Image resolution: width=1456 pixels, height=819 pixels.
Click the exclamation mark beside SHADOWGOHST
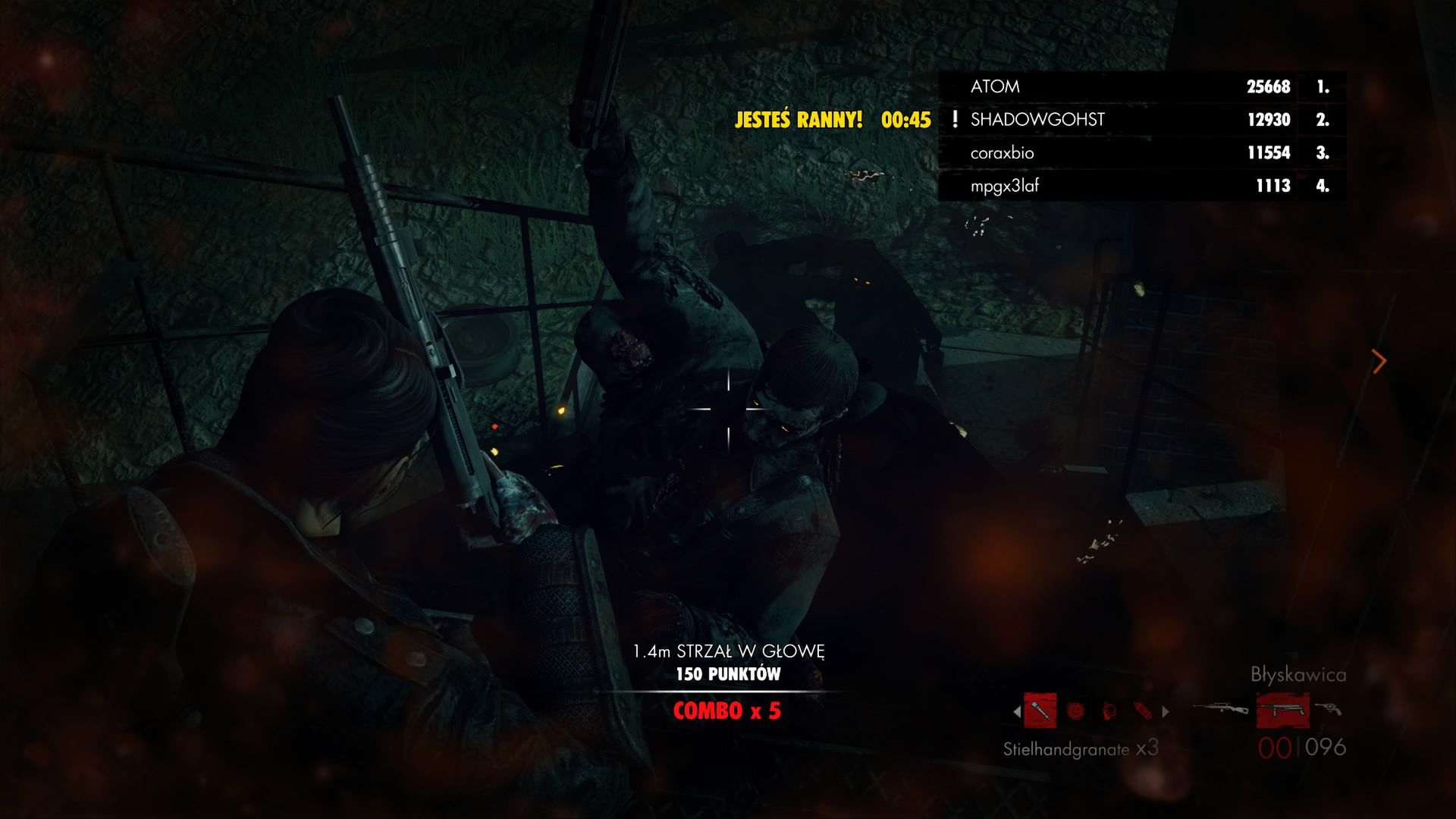[955, 119]
